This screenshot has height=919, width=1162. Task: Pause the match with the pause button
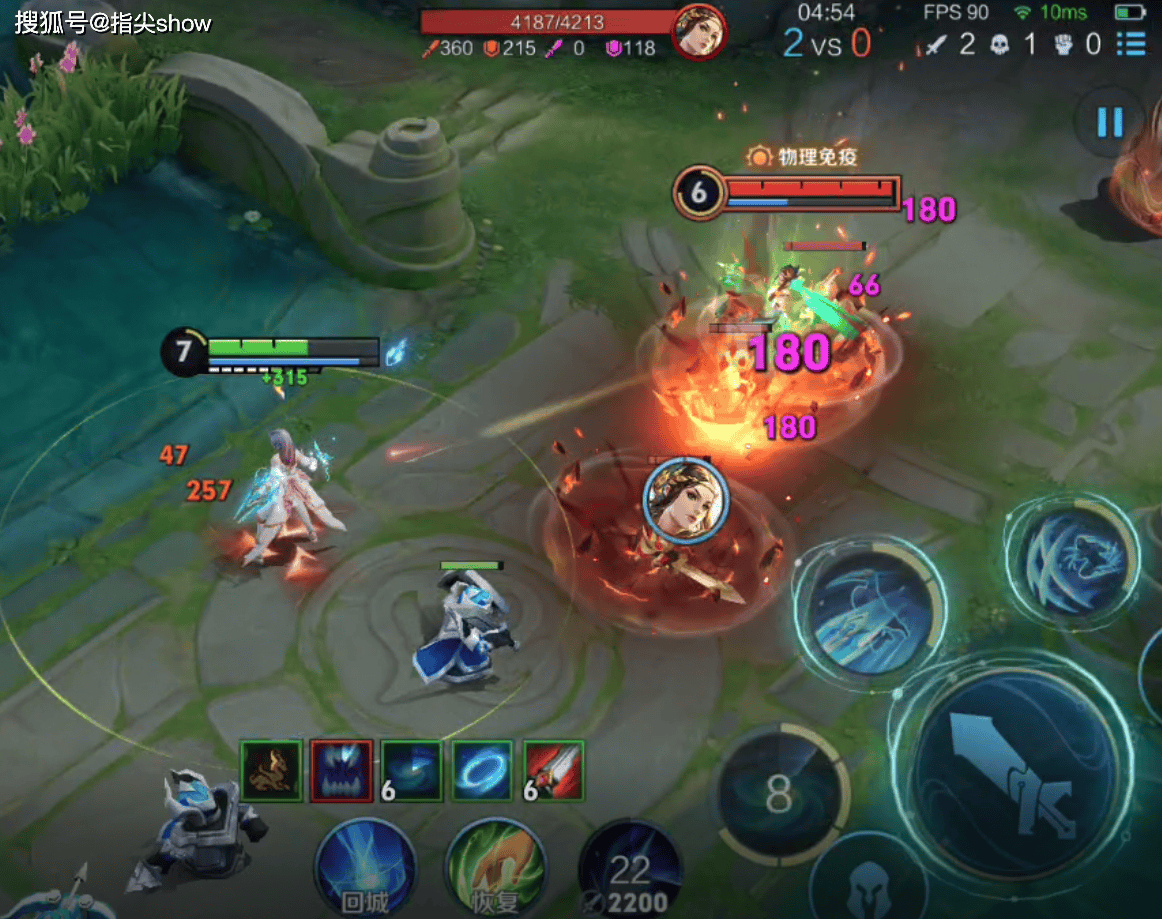(x=1110, y=123)
